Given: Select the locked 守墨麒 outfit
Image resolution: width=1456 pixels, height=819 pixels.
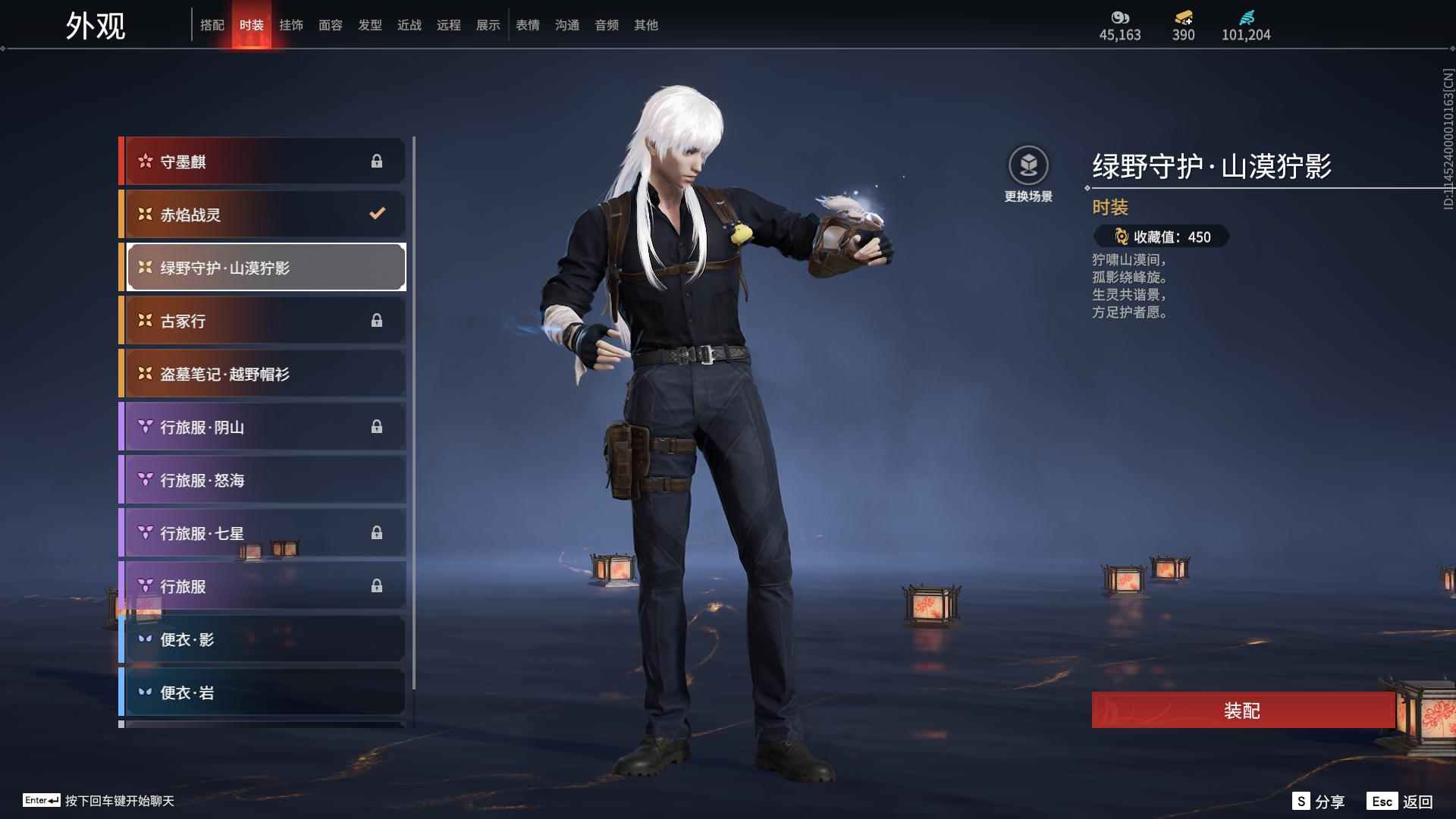Looking at the screenshot, I should point(262,162).
